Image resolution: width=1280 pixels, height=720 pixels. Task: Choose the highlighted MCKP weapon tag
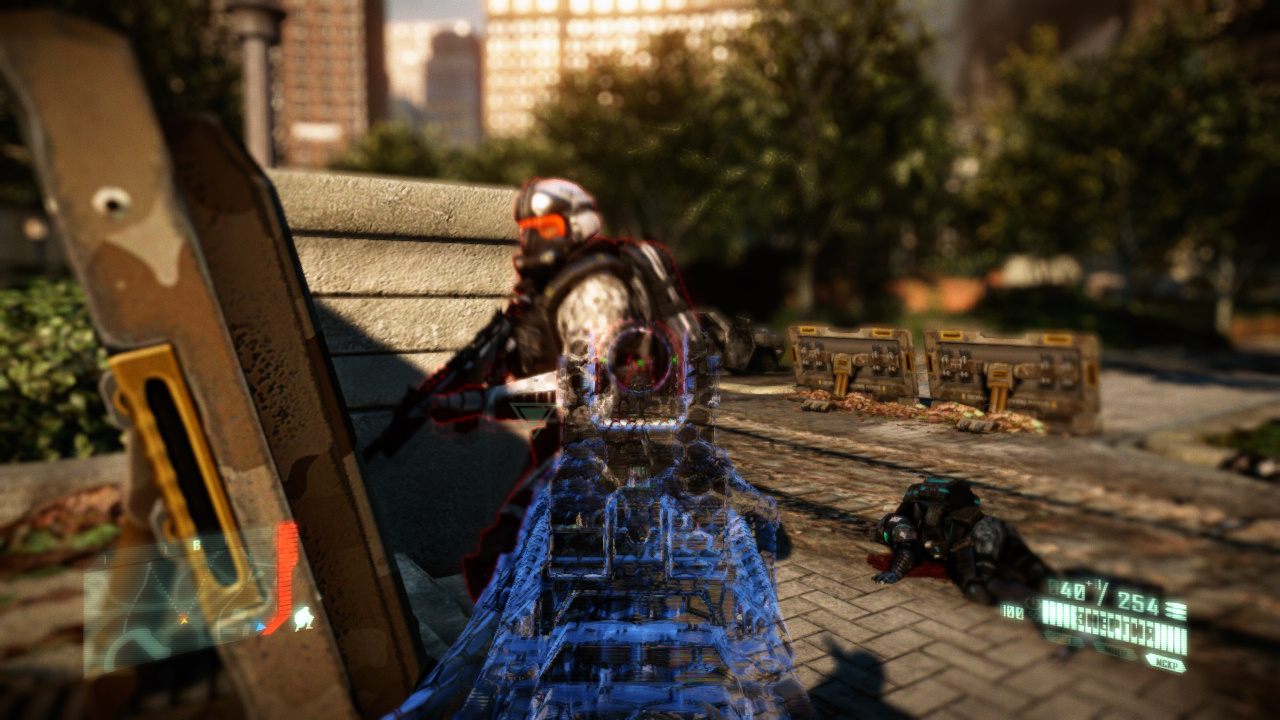1166,663
